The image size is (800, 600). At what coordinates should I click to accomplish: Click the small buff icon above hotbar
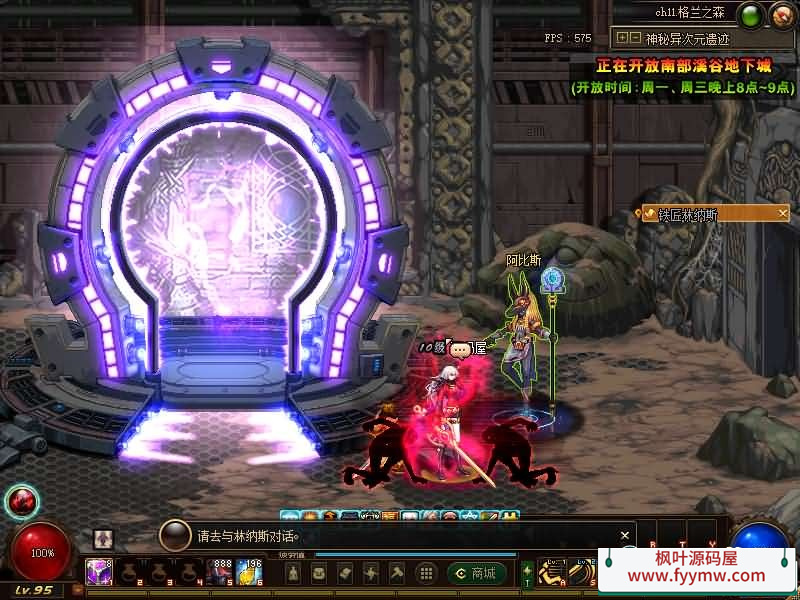(x=103, y=538)
